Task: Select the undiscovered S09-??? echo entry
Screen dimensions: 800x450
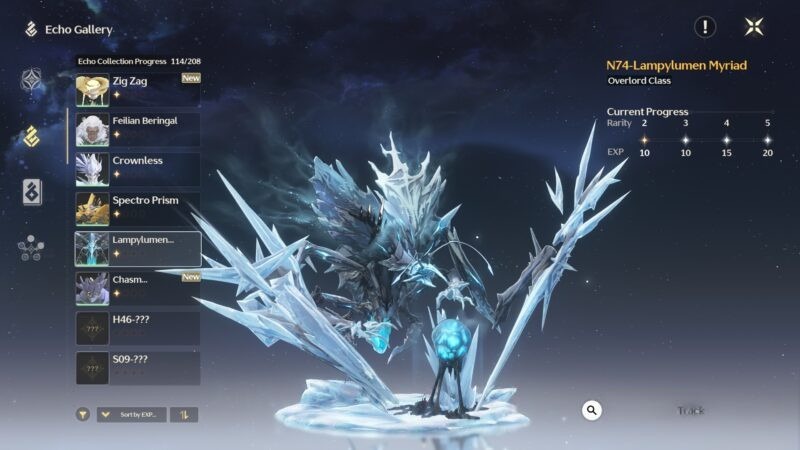Action: click(x=138, y=367)
